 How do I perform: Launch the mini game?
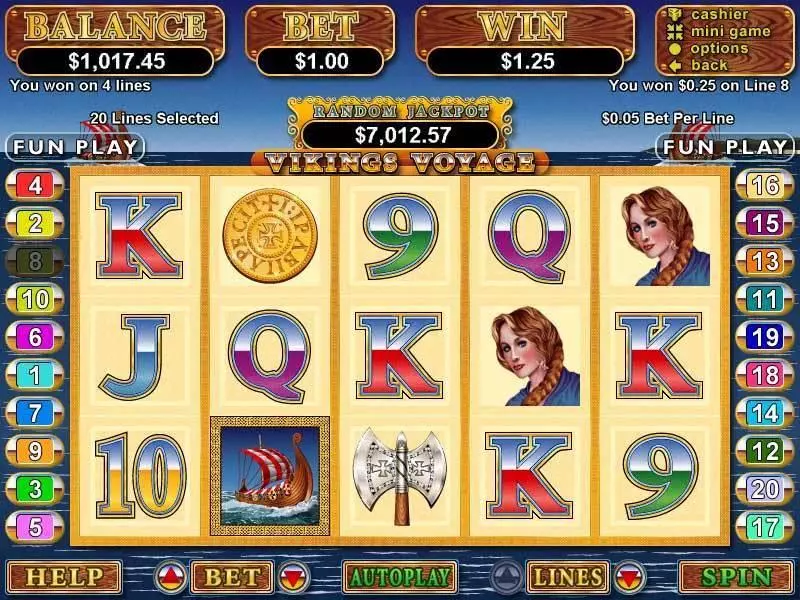point(729,31)
